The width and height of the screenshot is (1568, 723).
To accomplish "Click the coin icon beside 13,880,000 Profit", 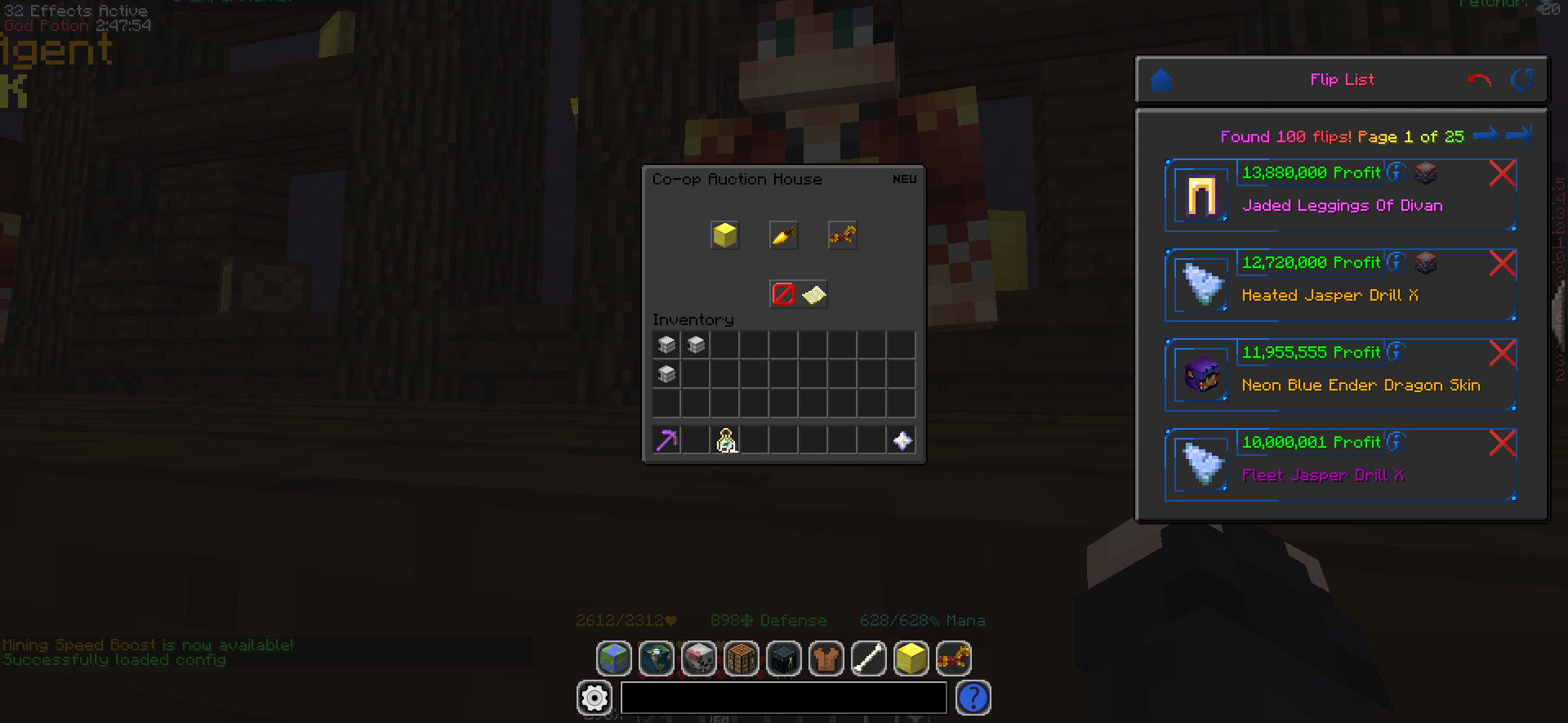I will point(1398,172).
